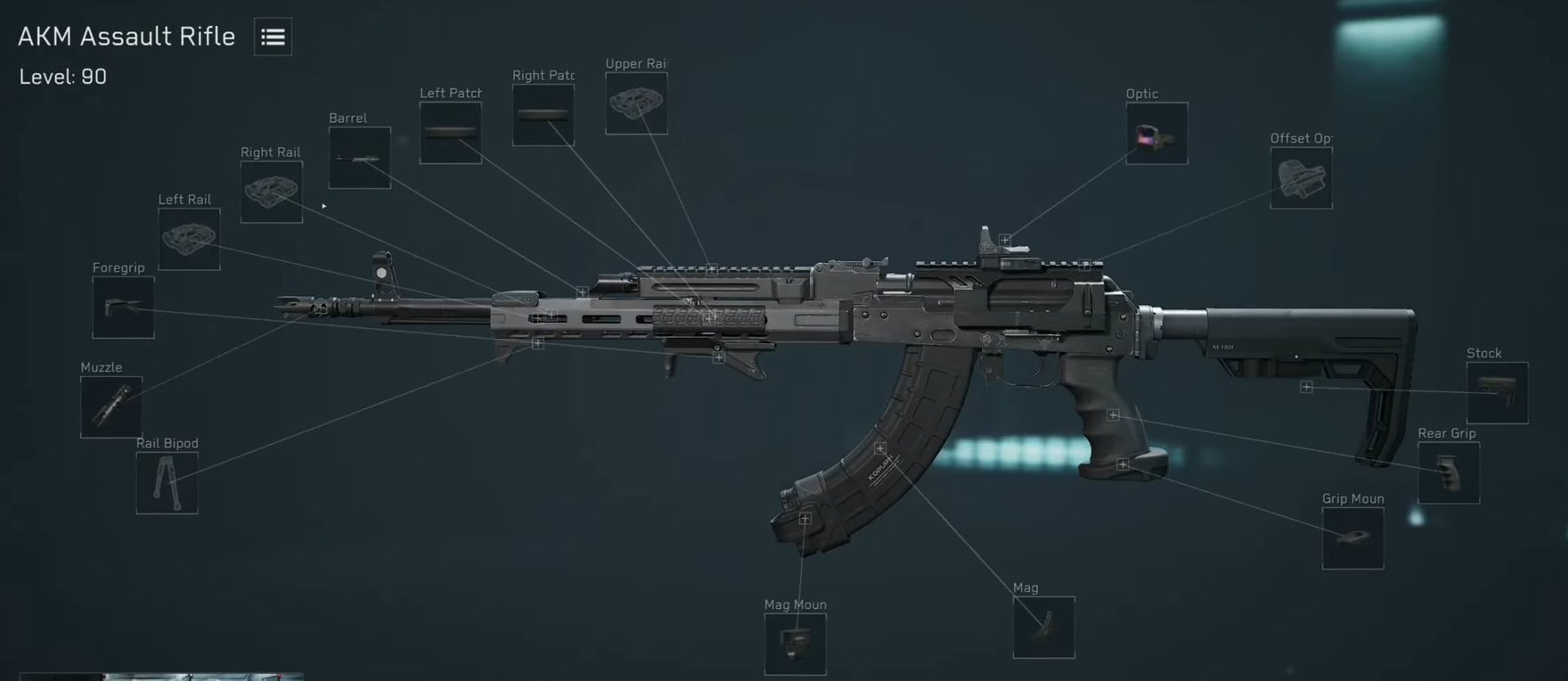Image resolution: width=1568 pixels, height=681 pixels.
Task: Select the Optic attachment slot
Action: [x=1156, y=135]
